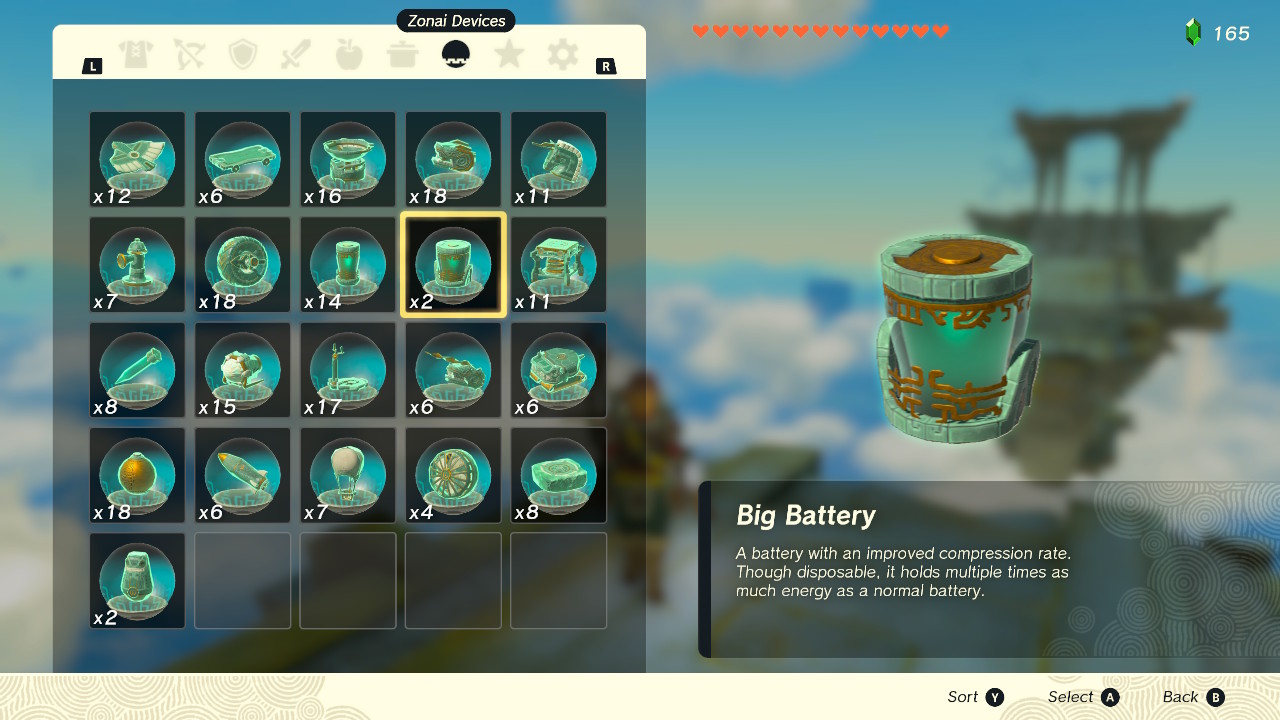Viewport: 1280px width, 720px height.
Task: Select the Cart device in the top row
Action: 242,159
